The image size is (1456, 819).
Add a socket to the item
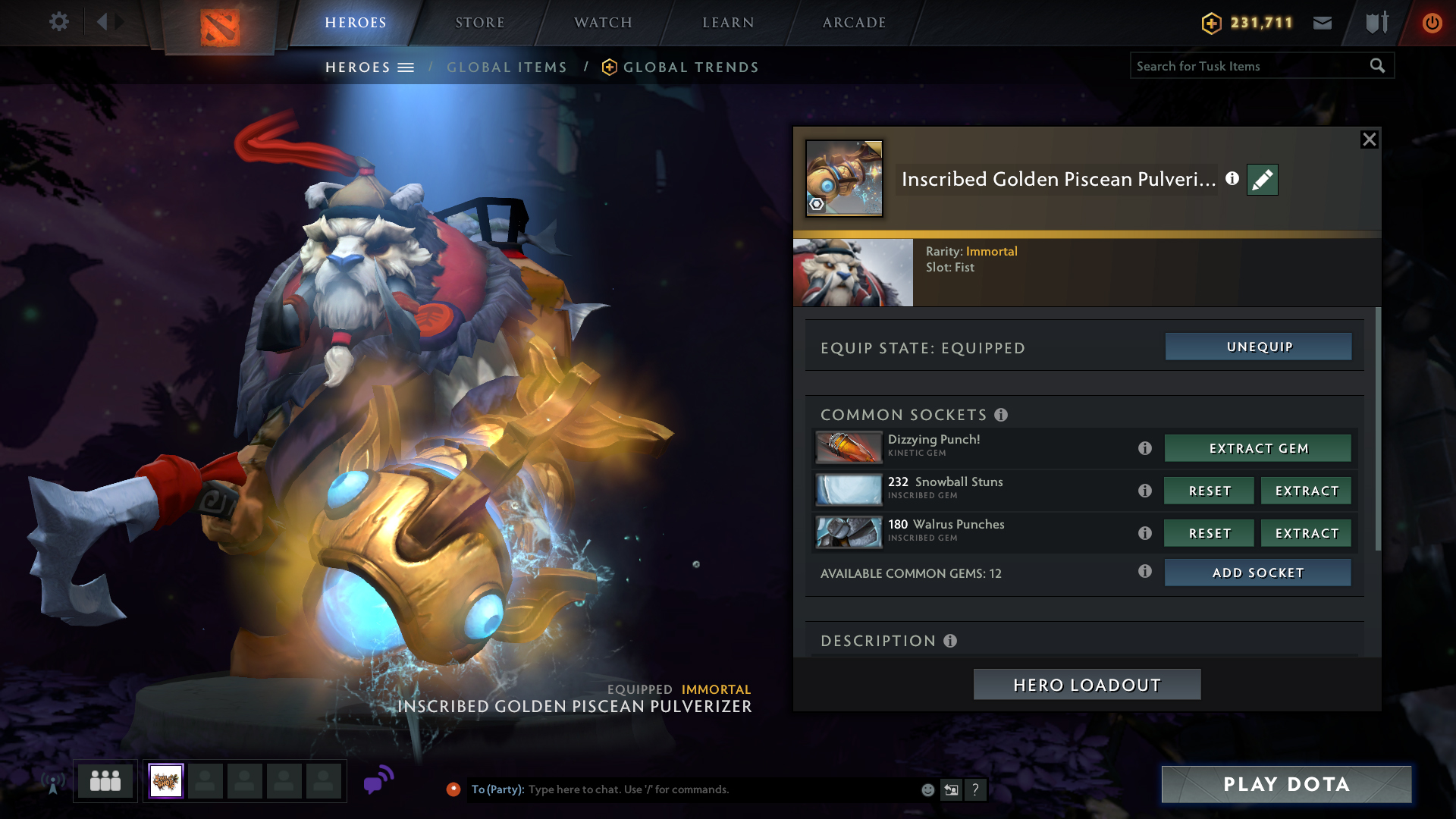1257,573
